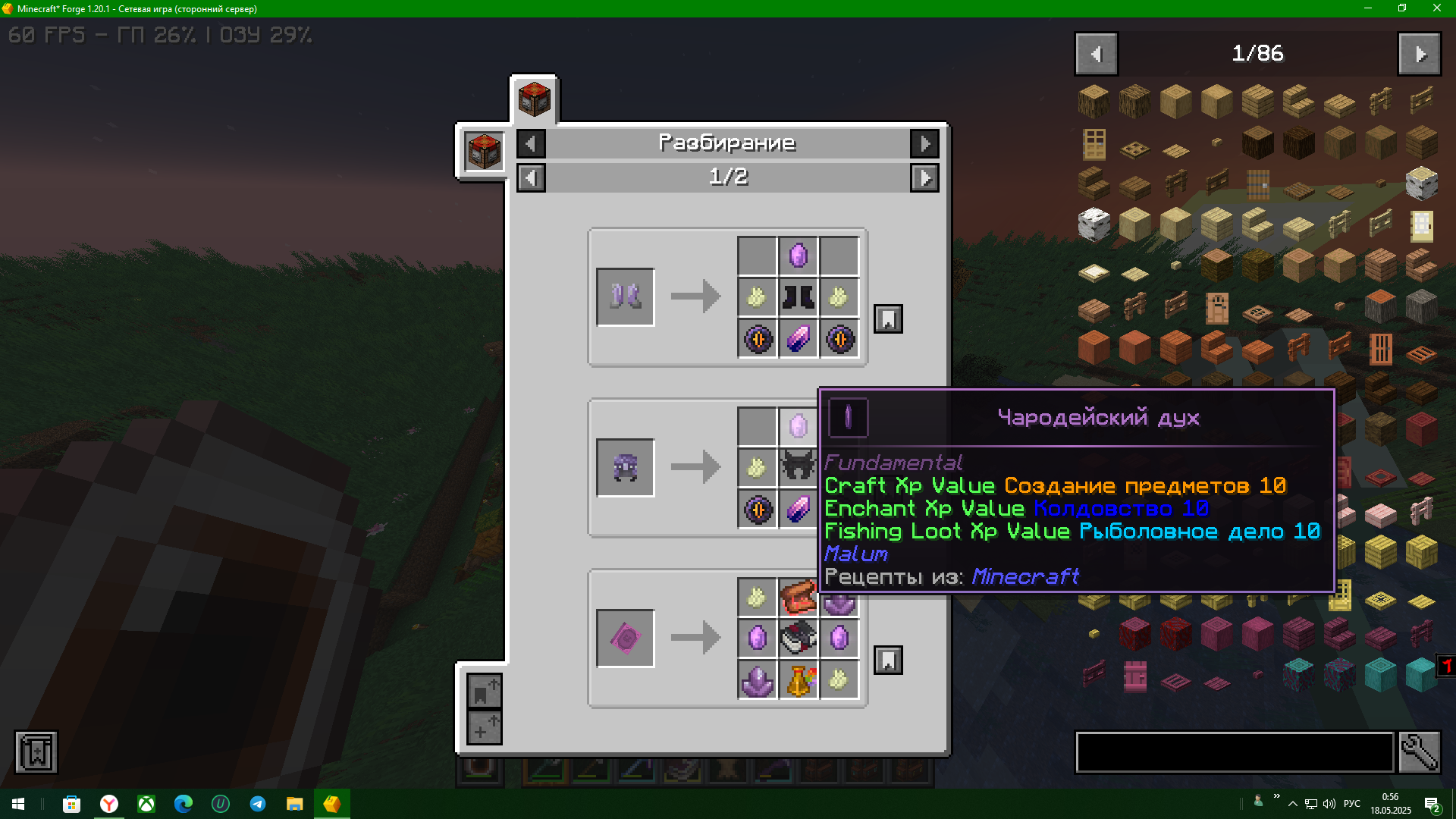
Task: Show next recipe page after 1/2
Action: click(924, 178)
